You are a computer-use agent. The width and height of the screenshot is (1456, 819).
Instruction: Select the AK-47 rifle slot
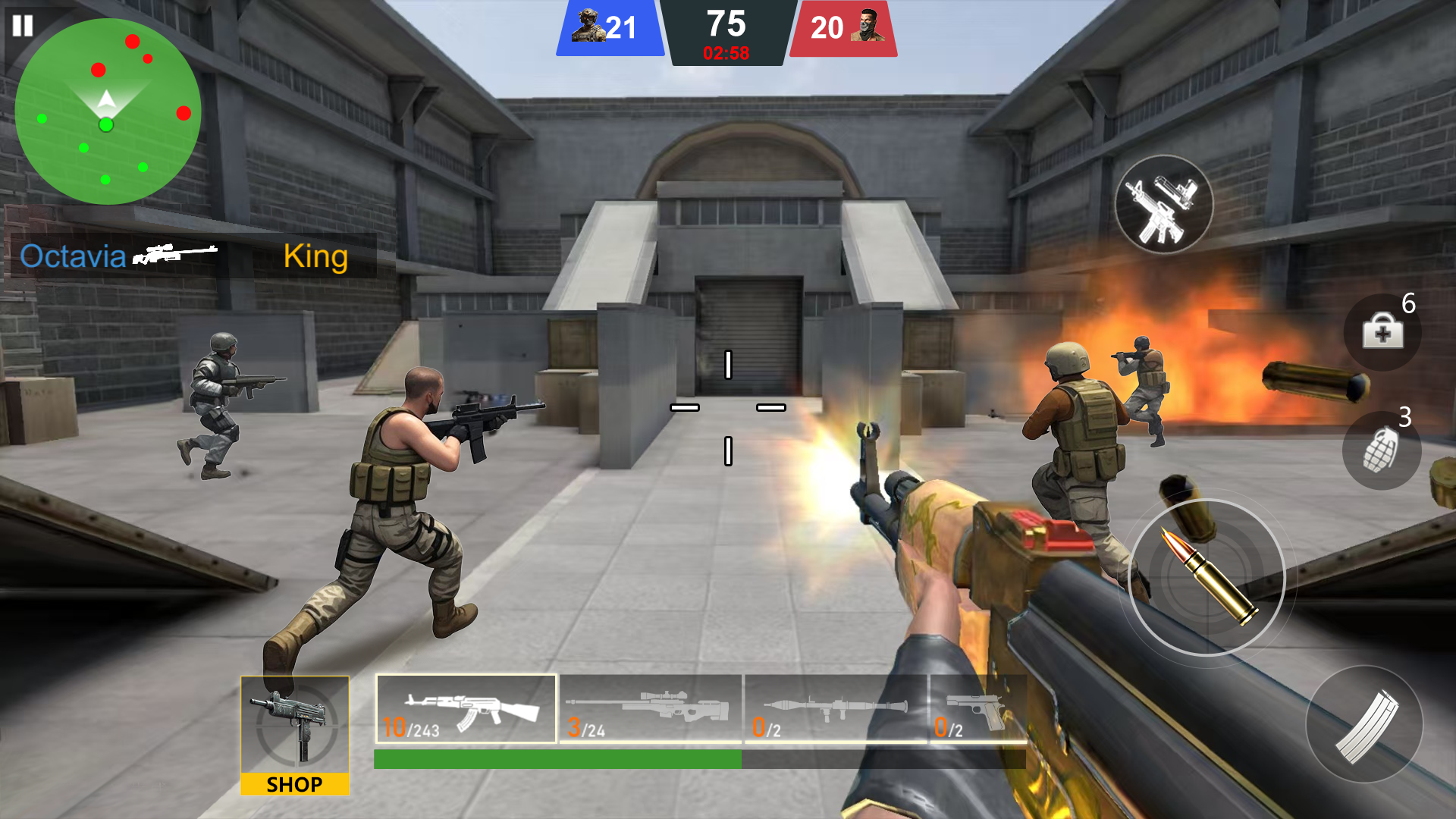[x=466, y=709]
